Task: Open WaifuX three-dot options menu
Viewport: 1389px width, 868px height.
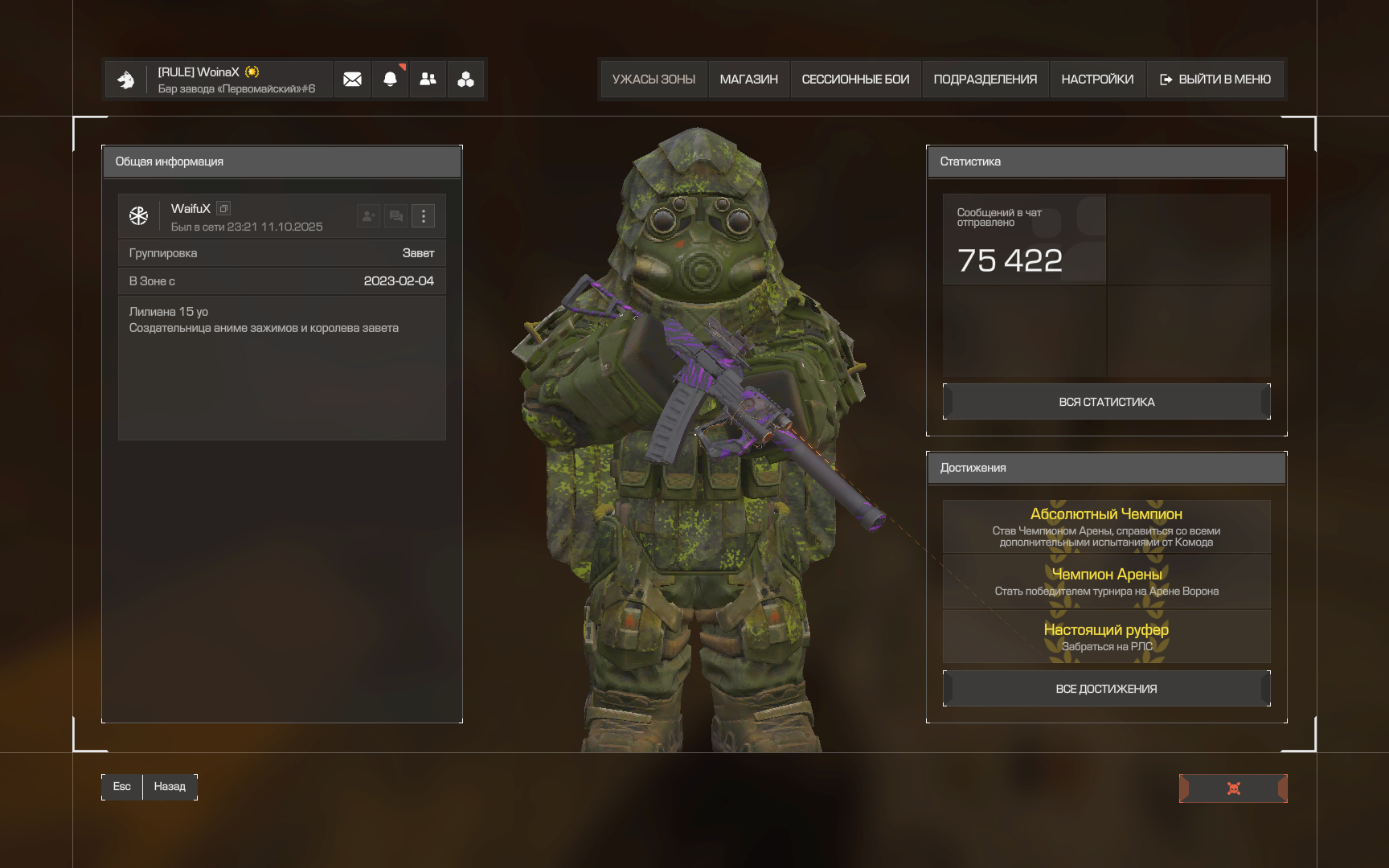Action: (424, 215)
